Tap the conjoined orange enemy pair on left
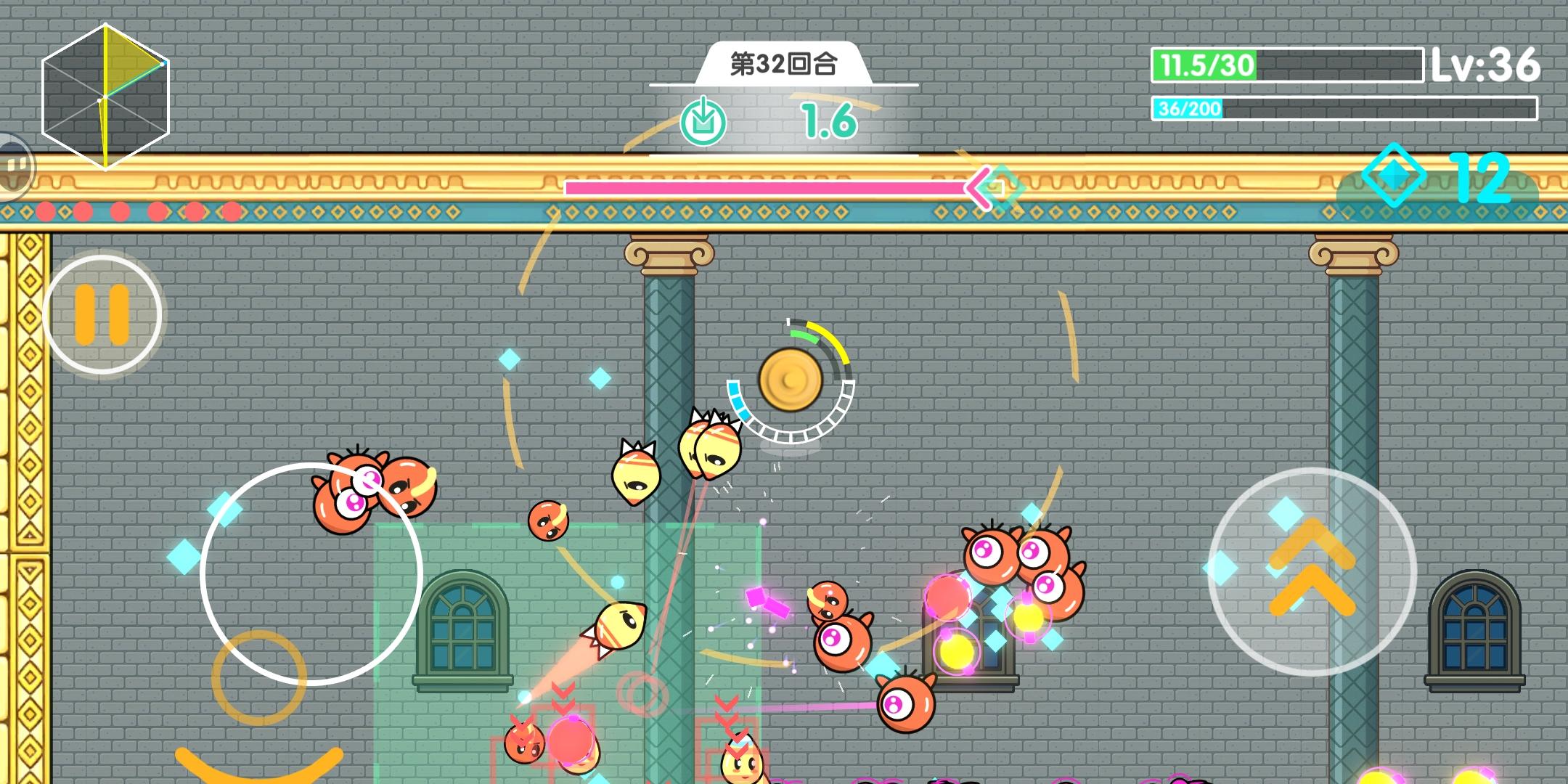The width and height of the screenshot is (1568, 784). click(370, 486)
